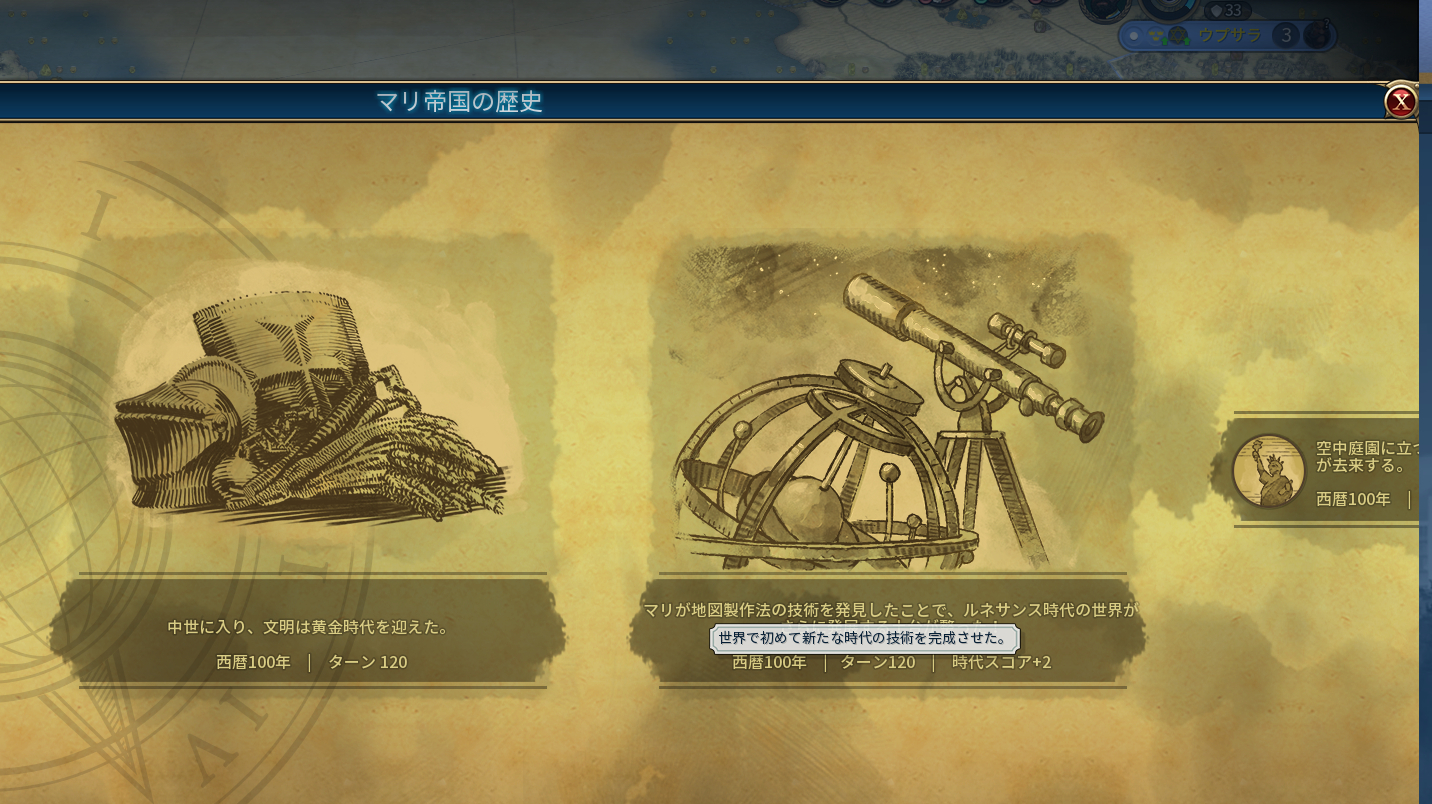Select the green growth arrow on Uppsala's banner
The height and width of the screenshot is (804, 1432).
point(1165,41)
